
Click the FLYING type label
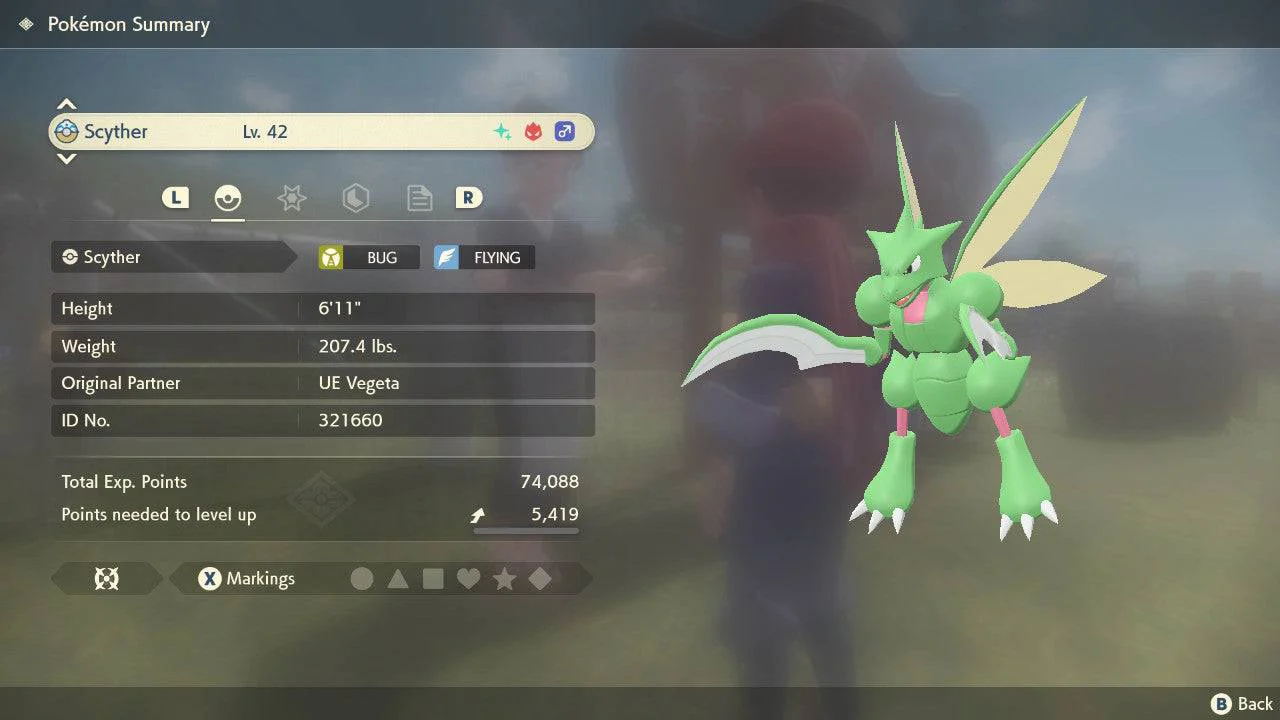tap(485, 258)
